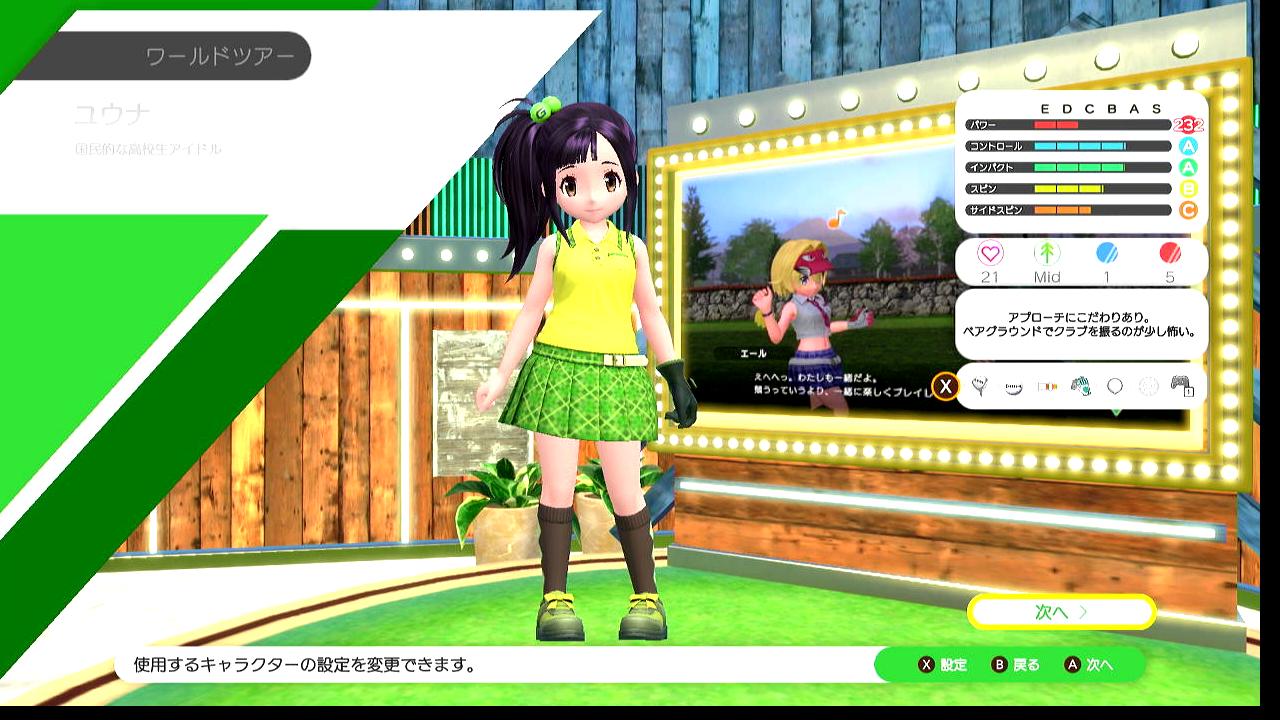Select the nameplate flag icon
Screen dimensions: 1280x720
pyautogui.click(x=1047, y=386)
